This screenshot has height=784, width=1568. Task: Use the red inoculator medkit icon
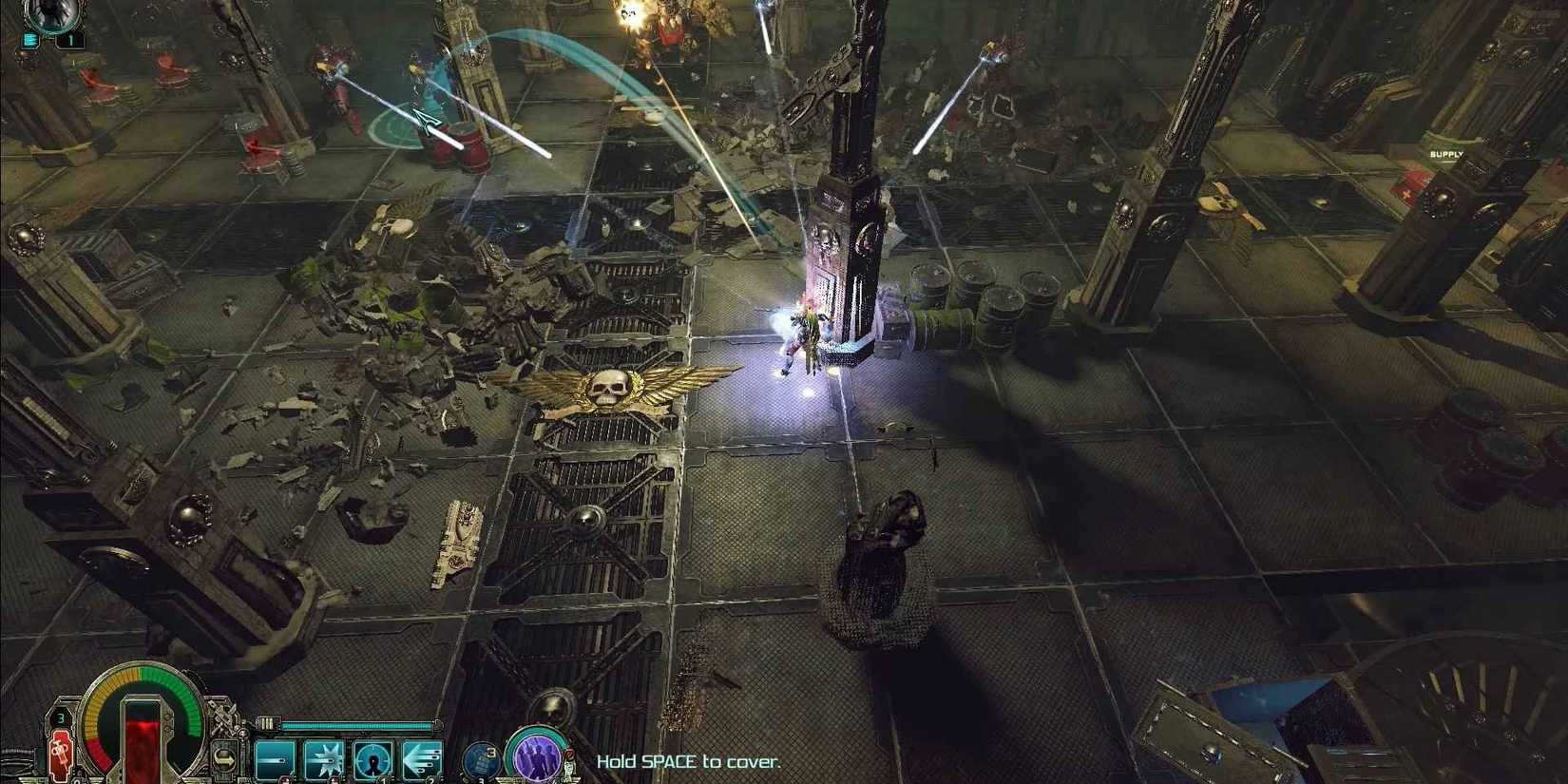point(60,755)
